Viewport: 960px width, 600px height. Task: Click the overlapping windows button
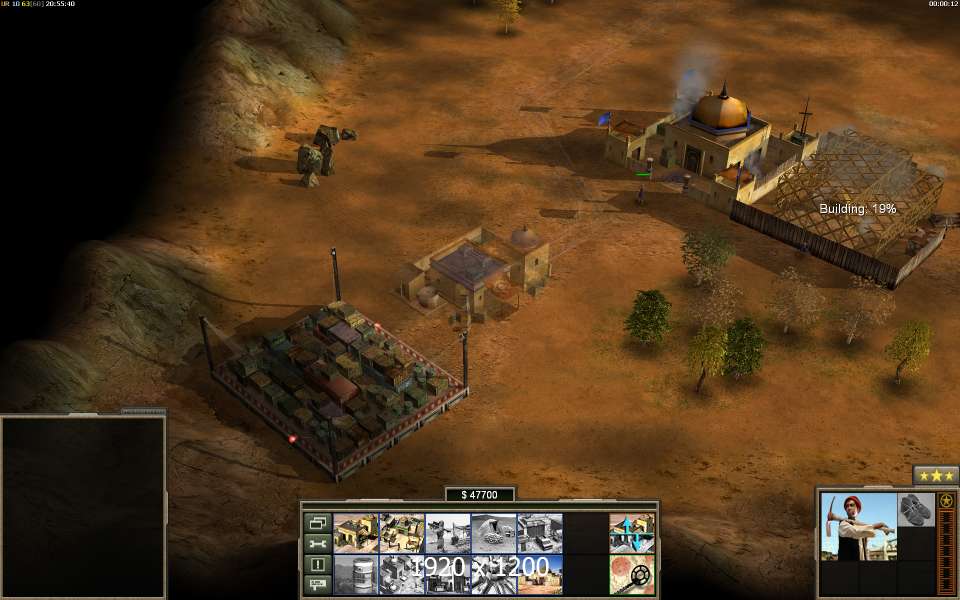pos(317,522)
